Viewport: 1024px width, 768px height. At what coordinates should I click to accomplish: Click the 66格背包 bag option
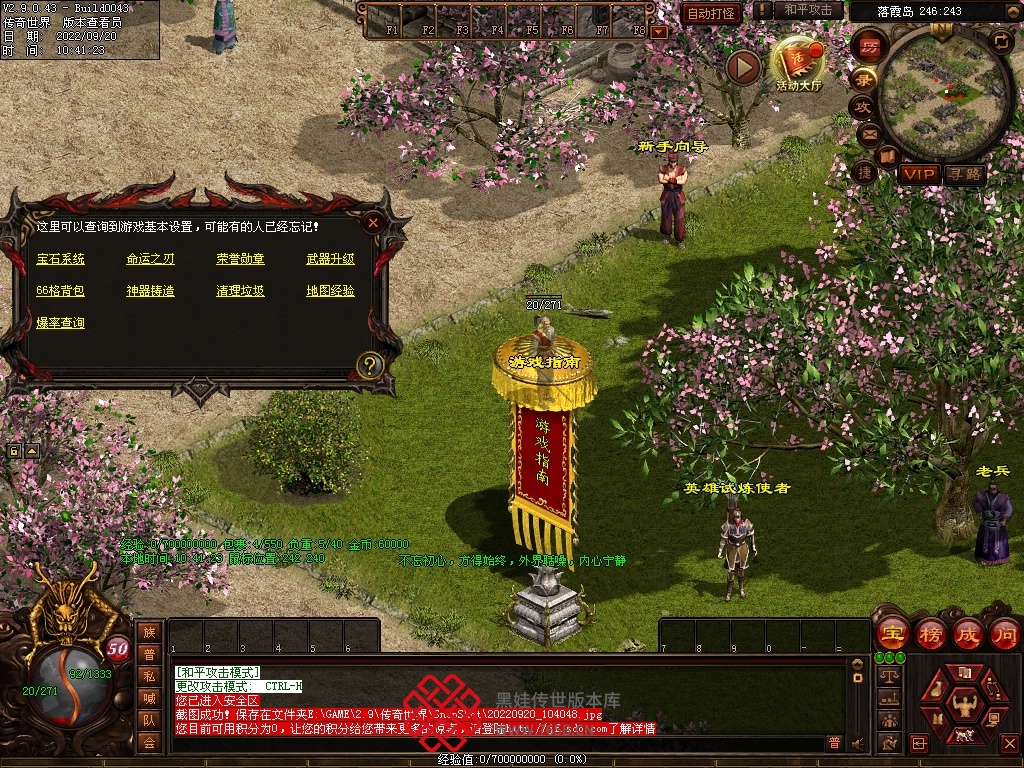pos(61,291)
